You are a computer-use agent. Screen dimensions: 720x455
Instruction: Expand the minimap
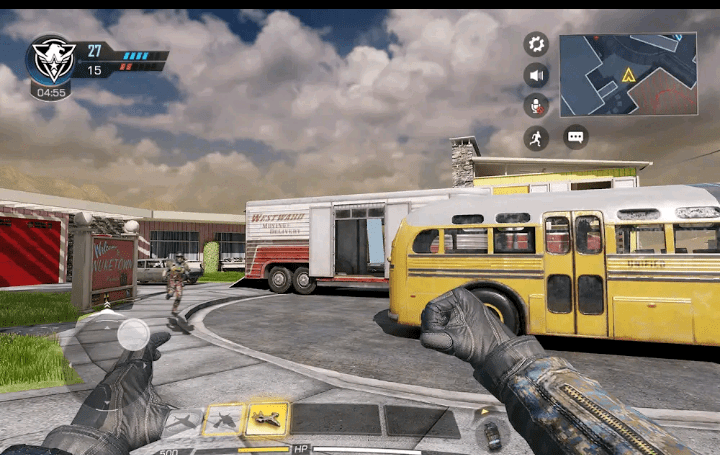click(628, 74)
